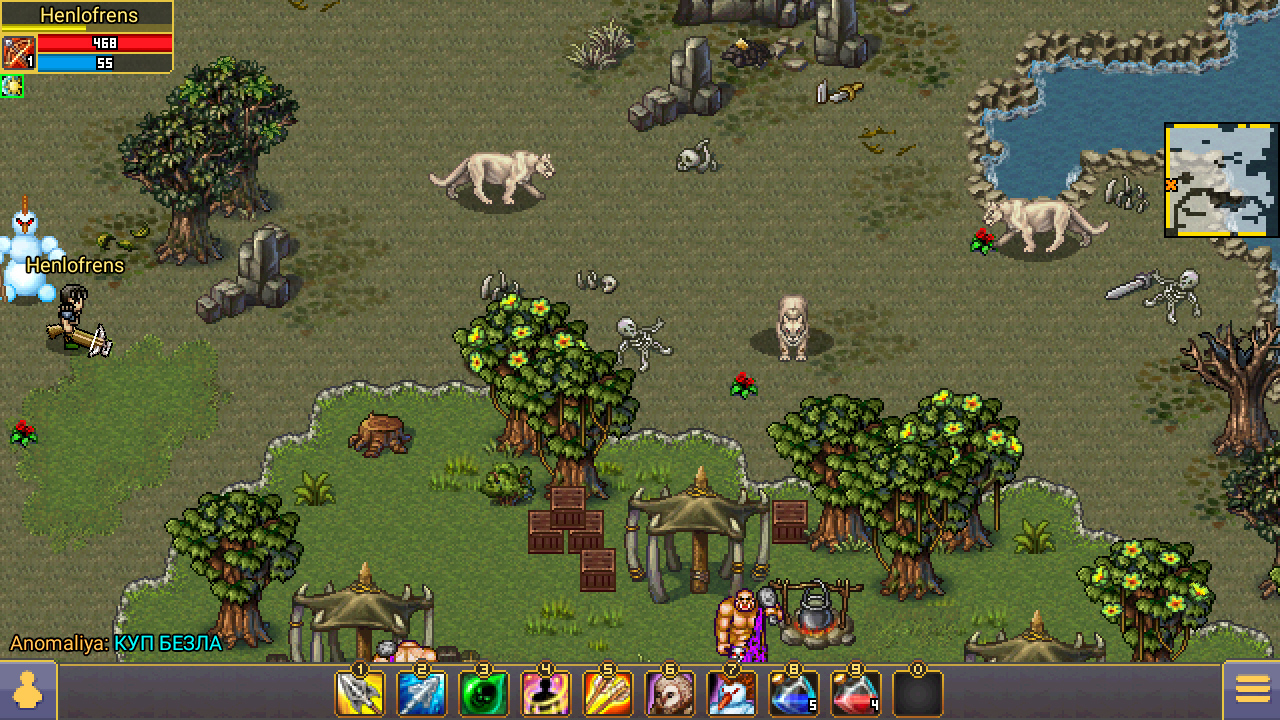Use the yellow spearhead skill in slot 1
Image resolution: width=1280 pixels, height=720 pixels.
click(360, 693)
